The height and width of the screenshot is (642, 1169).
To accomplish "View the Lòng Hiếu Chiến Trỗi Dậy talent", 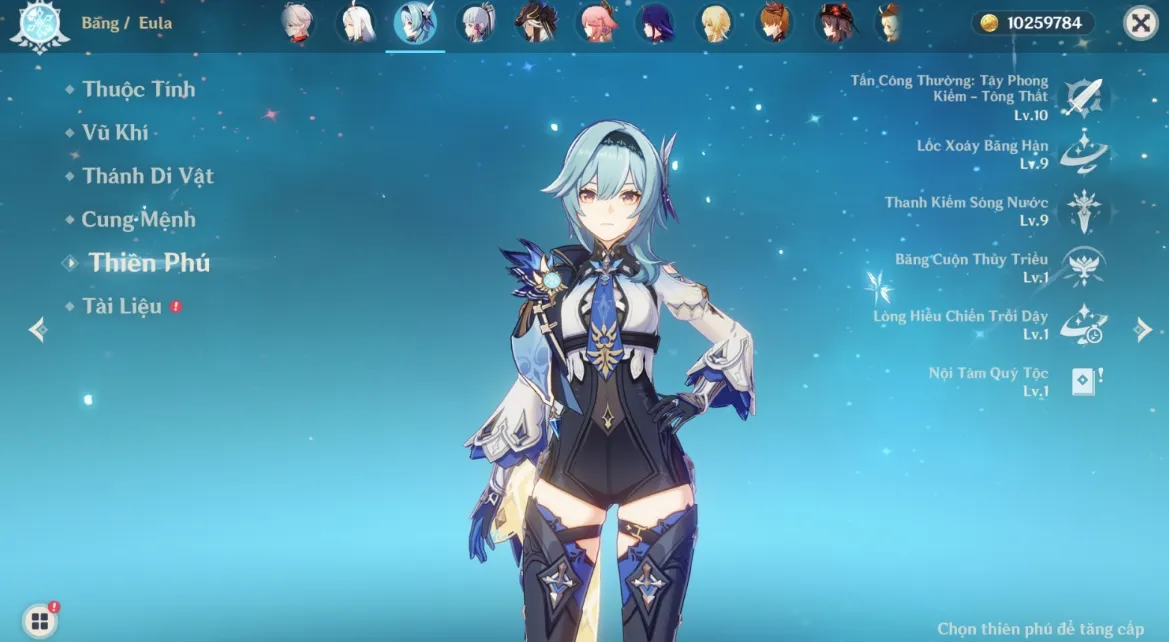I will 1082,324.
